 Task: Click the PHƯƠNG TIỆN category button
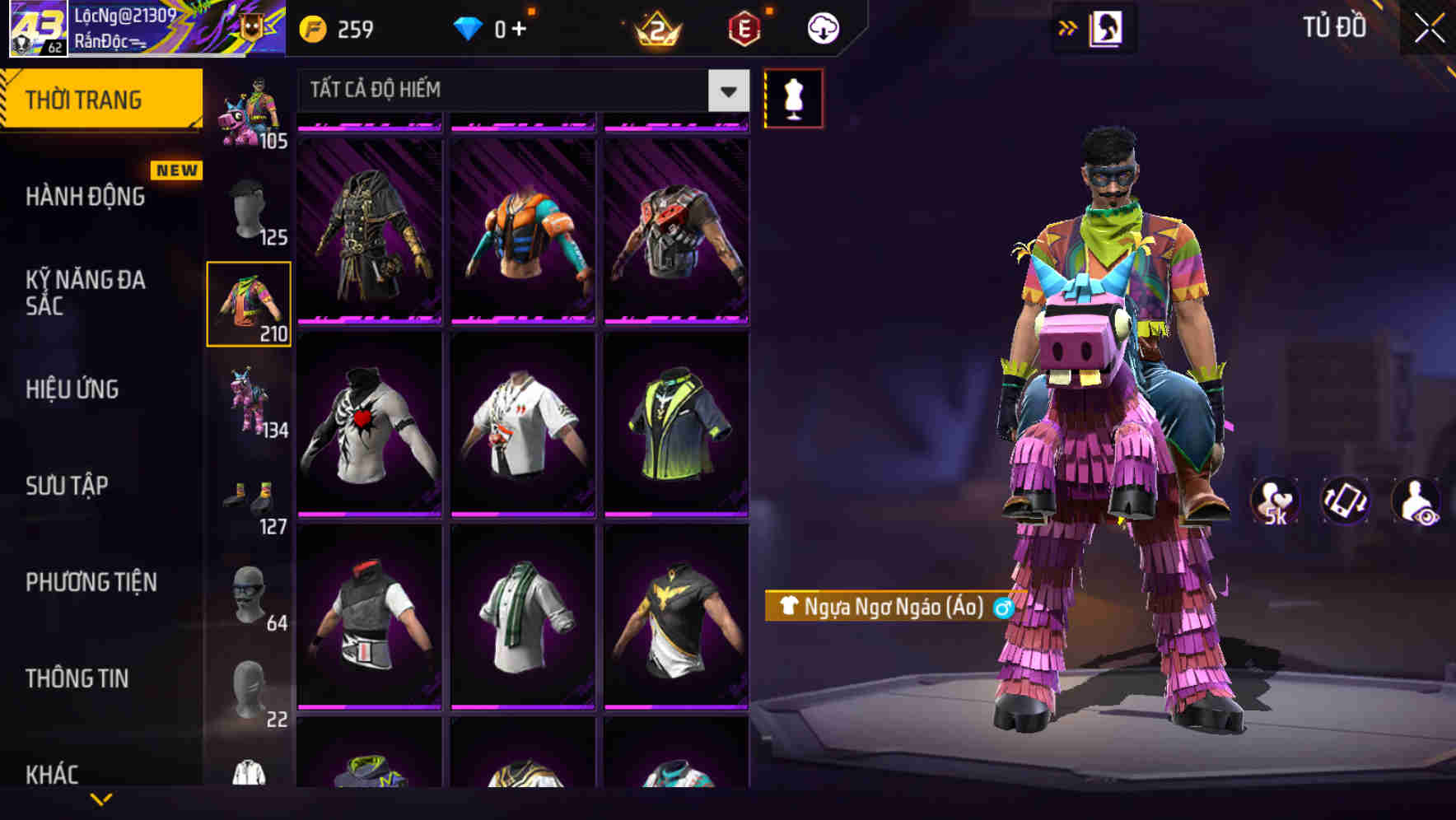[x=92, y=583]
